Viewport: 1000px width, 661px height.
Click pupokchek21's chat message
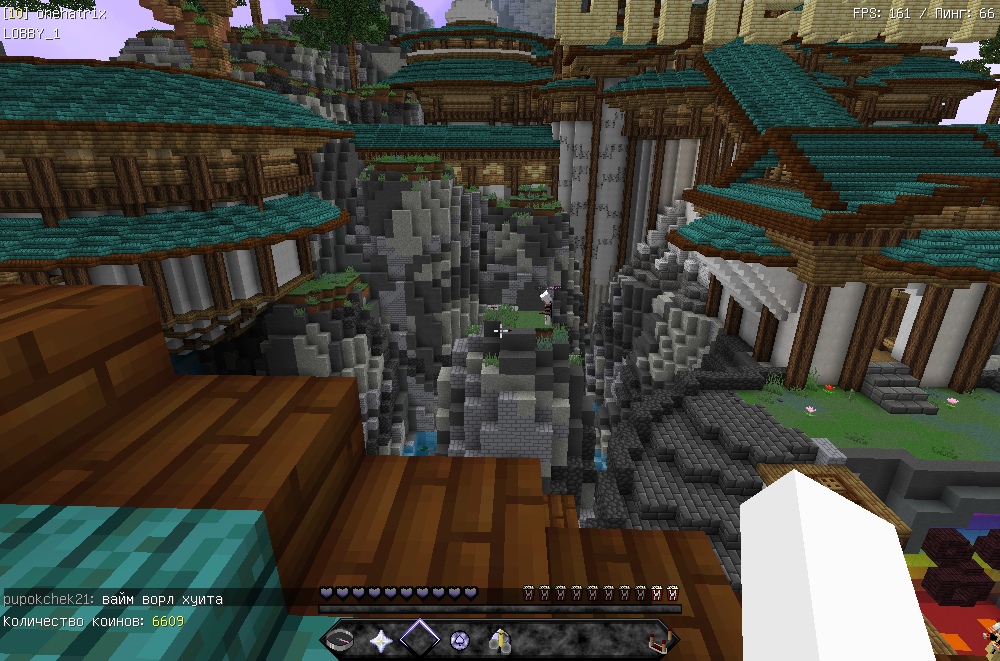113,598
